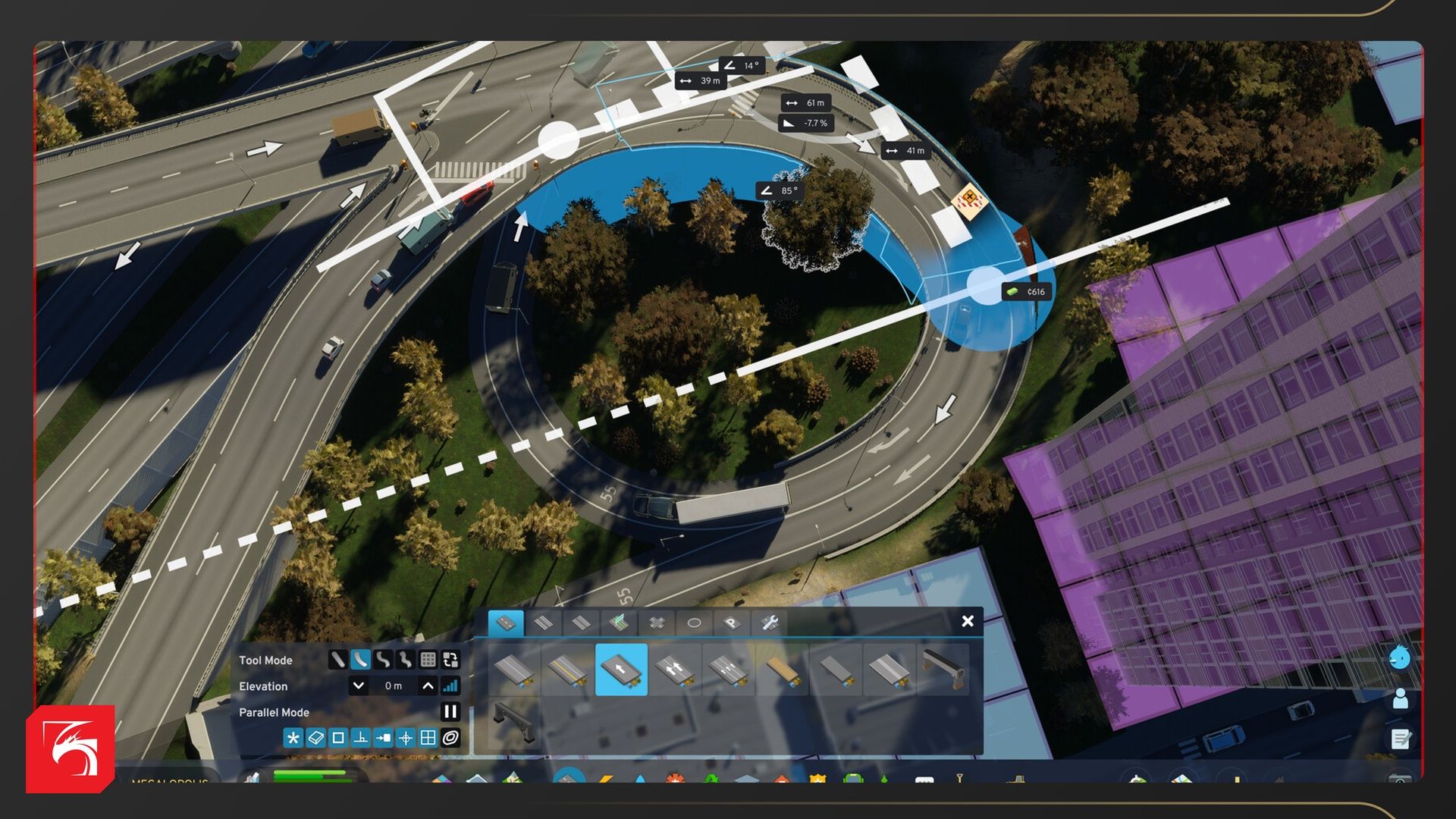Toggle Parallel Mode on
This screenshot has height=819, width=1456.
pyautogui.click(x=450, y=711)
